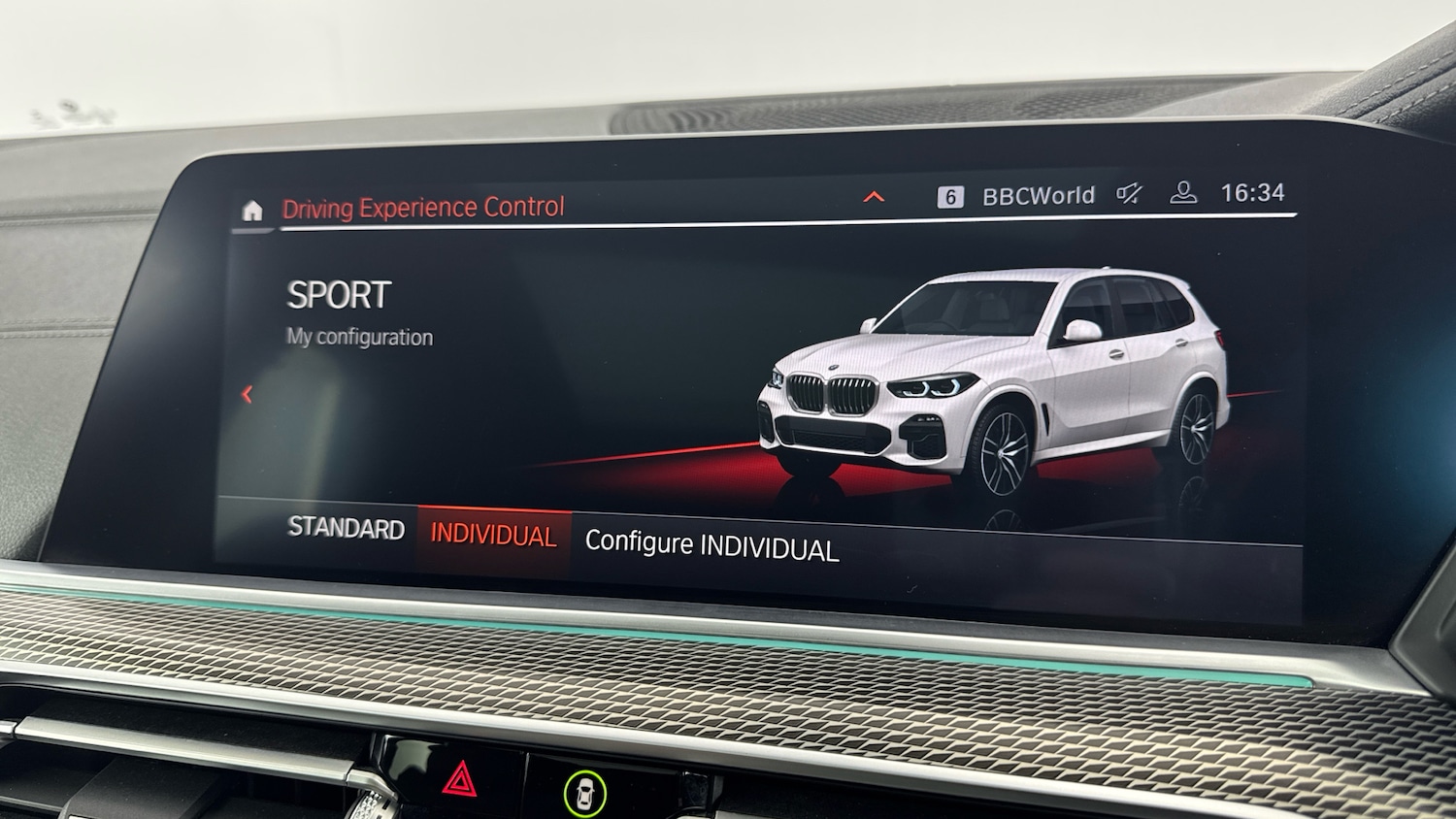Click the Driving Experience Control heading
The height and width of the screenshot is (819, 1456).
423,207
